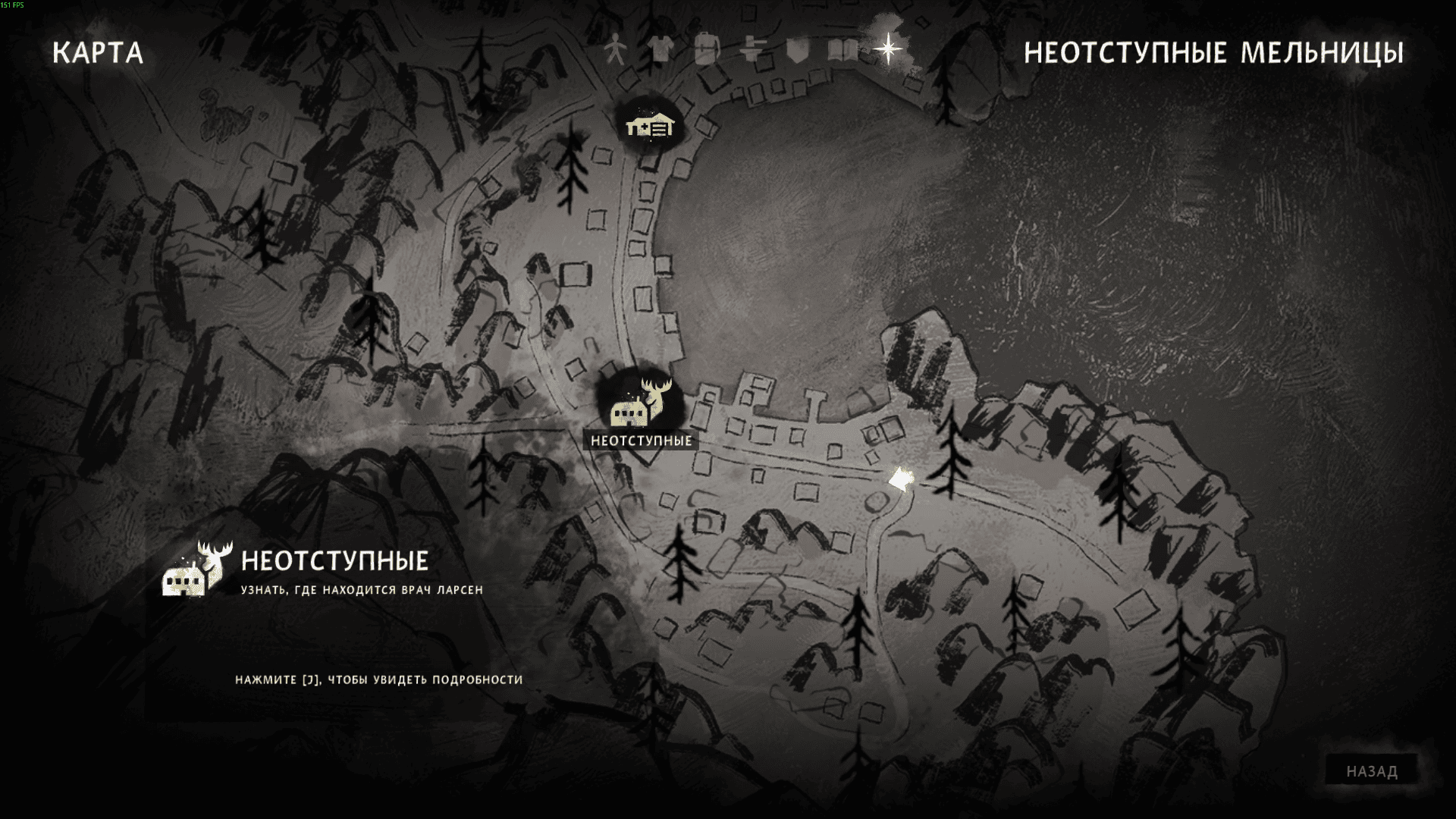Screen dimensions: 1456x819
Task: Open the shield badge tab
Action: coord(797,51)
